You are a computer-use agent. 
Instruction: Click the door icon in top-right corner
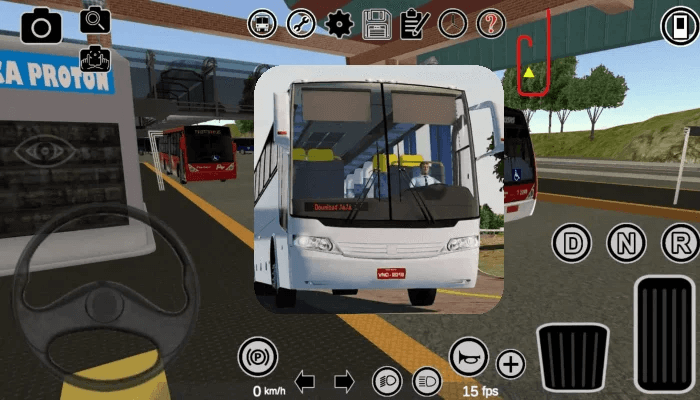click(x=679, y=25)
